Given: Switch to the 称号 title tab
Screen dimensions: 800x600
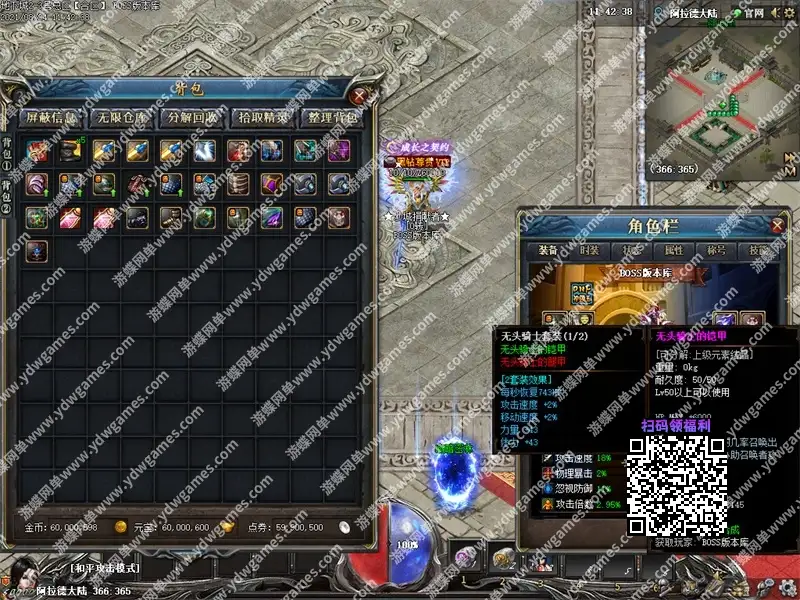Looking at the screenshot, I should click(x=717, y=251).
